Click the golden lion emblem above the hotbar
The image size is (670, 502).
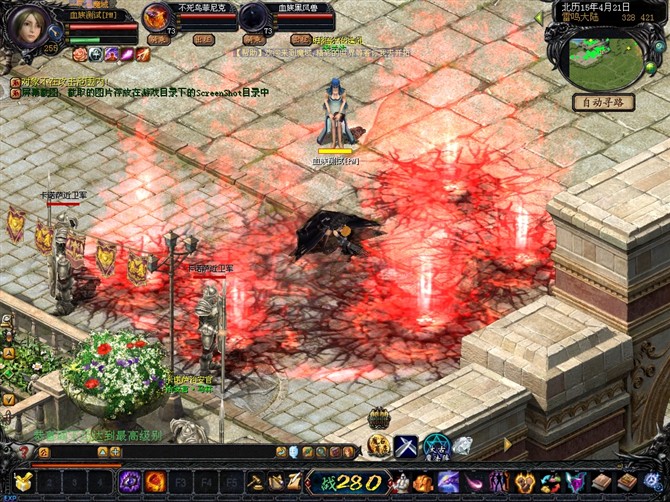point(378,445)
